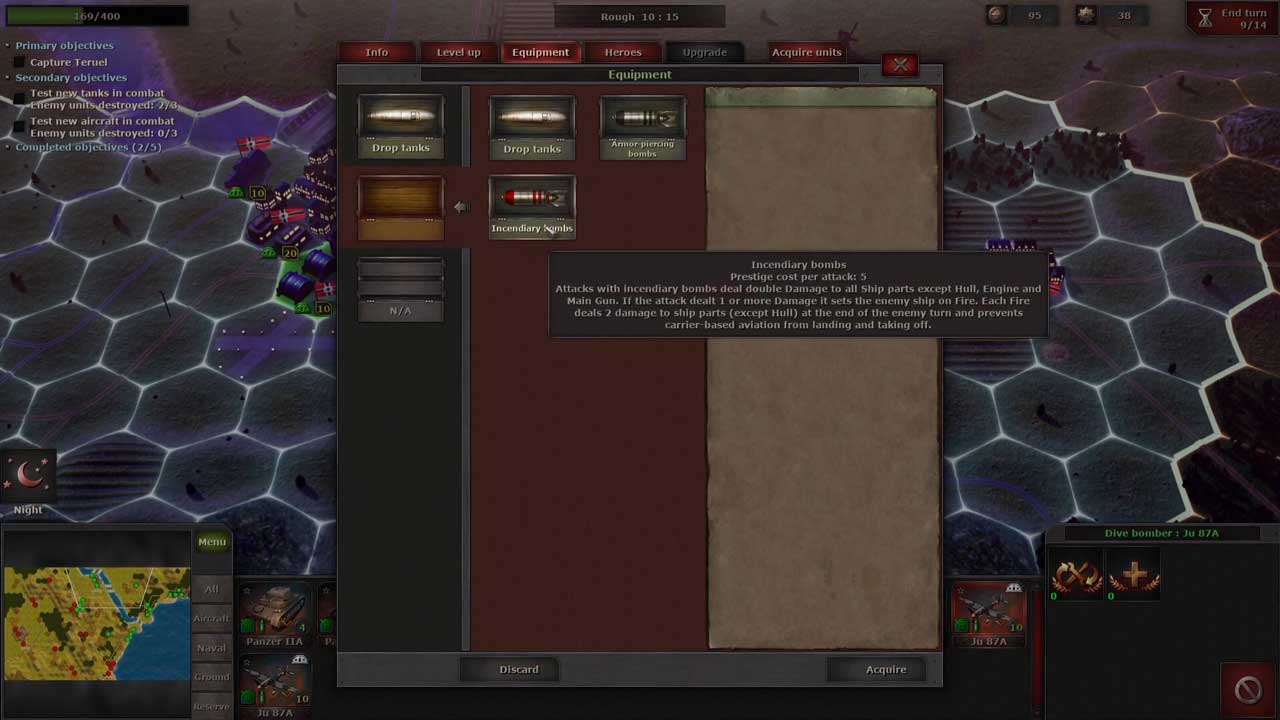Filter unit list by Aircraft
The width and height of the screenshot is (1280, 720).
tap(211, 618)
